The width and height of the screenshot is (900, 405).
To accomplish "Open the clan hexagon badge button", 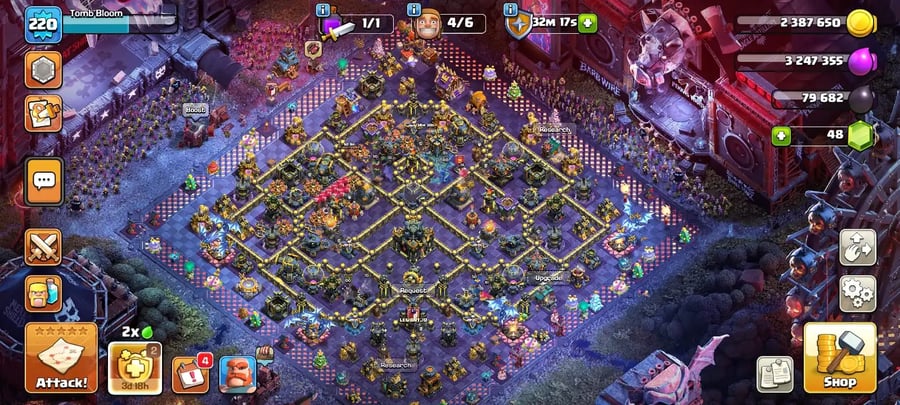I will click(x=43, y=70).
